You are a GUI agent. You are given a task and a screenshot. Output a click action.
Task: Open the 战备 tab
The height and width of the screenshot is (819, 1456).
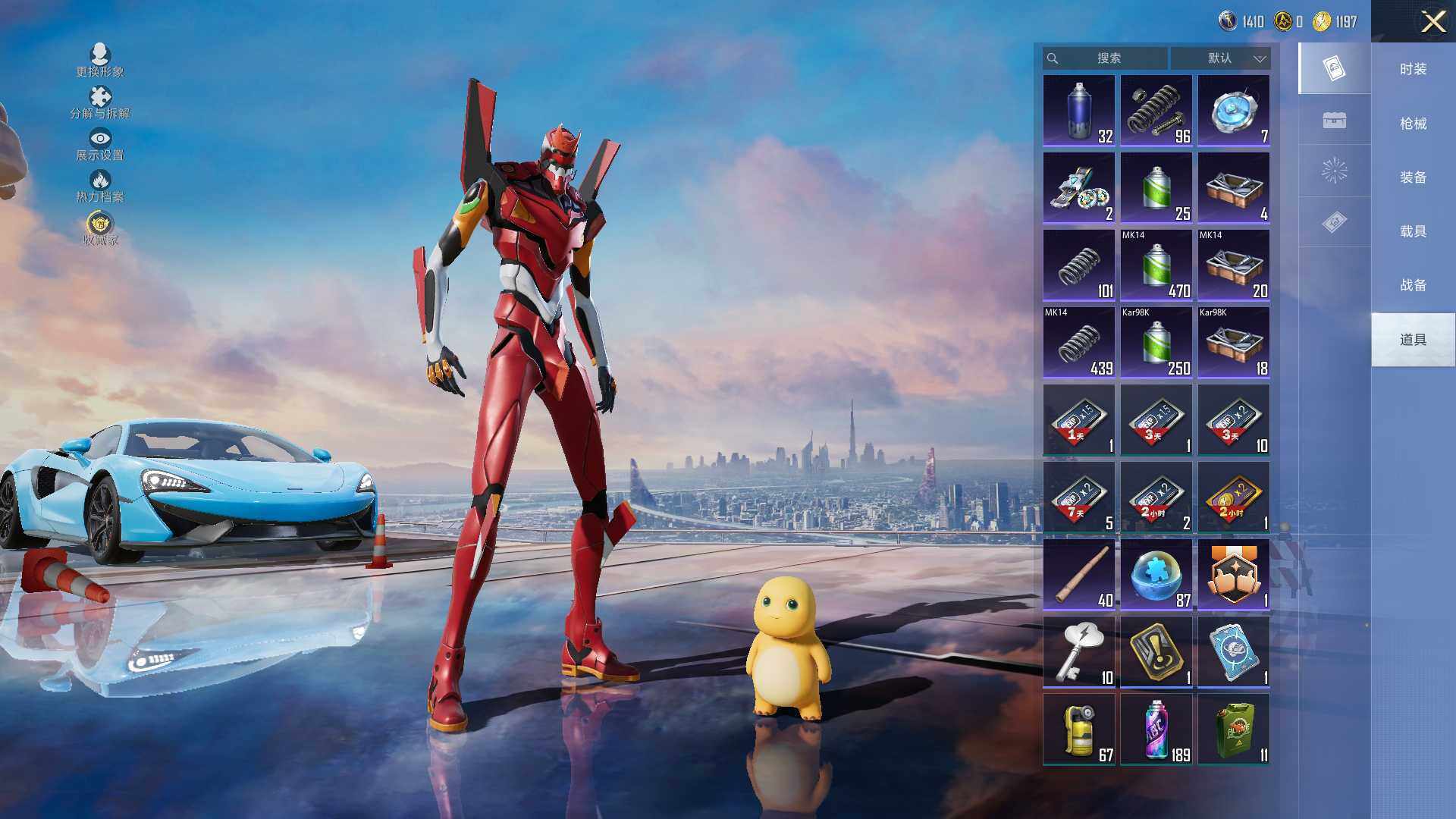point(1413,285)
